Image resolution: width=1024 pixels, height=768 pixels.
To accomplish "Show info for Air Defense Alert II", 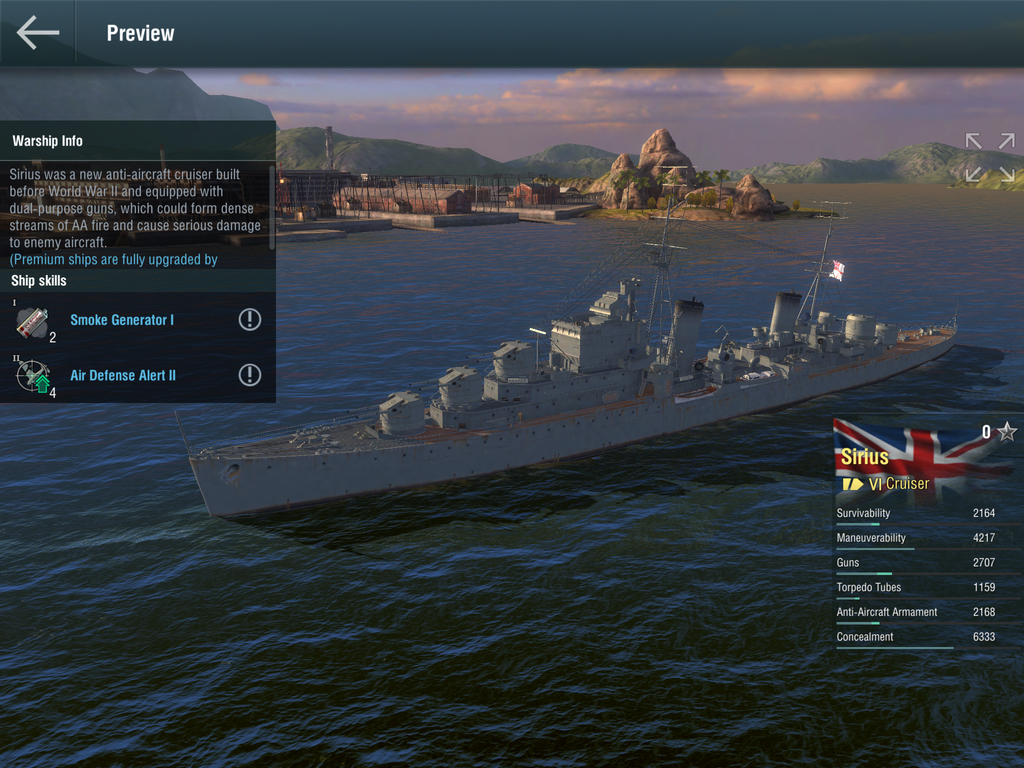I will [x=250, y=375].
